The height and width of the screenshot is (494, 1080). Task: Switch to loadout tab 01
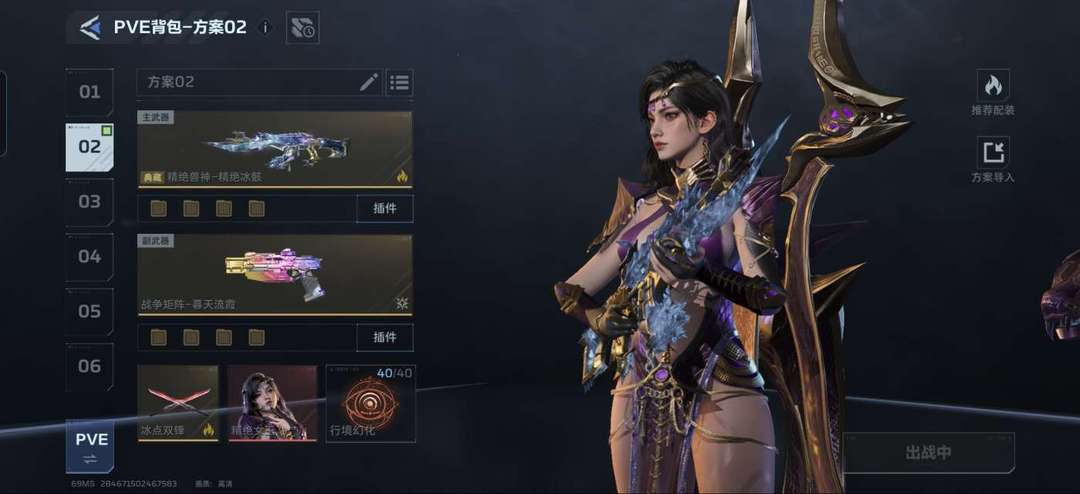(90, 92)
